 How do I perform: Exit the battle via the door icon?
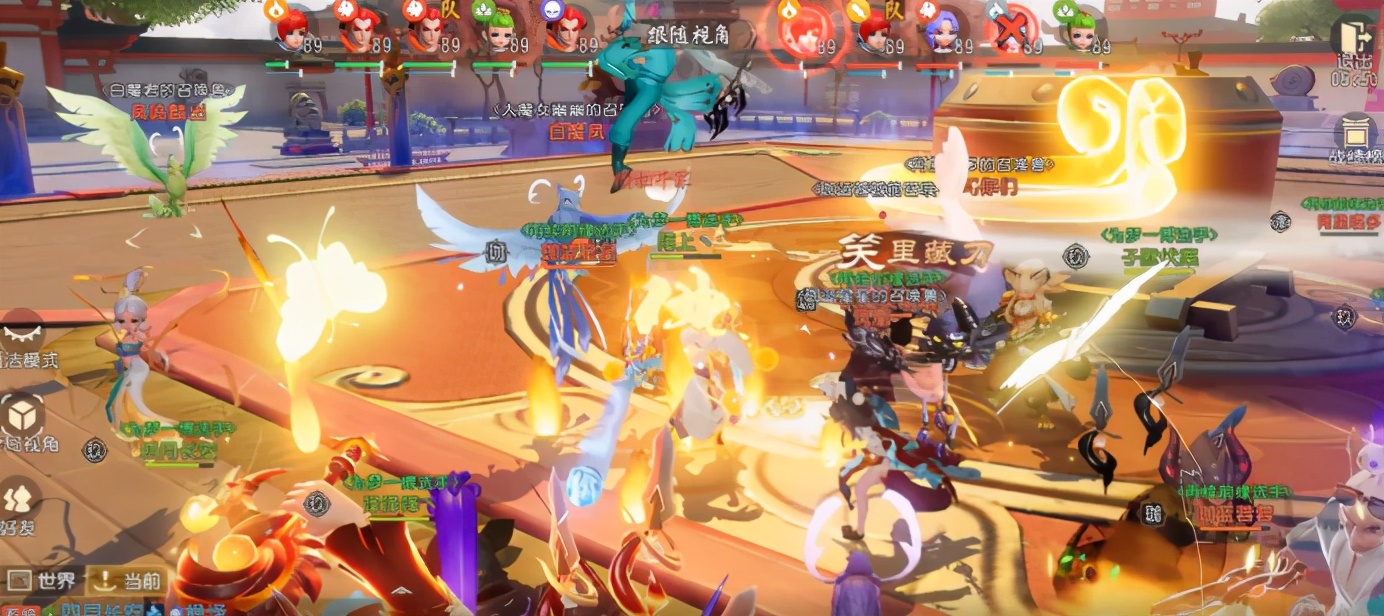[x=1356, y=36]
